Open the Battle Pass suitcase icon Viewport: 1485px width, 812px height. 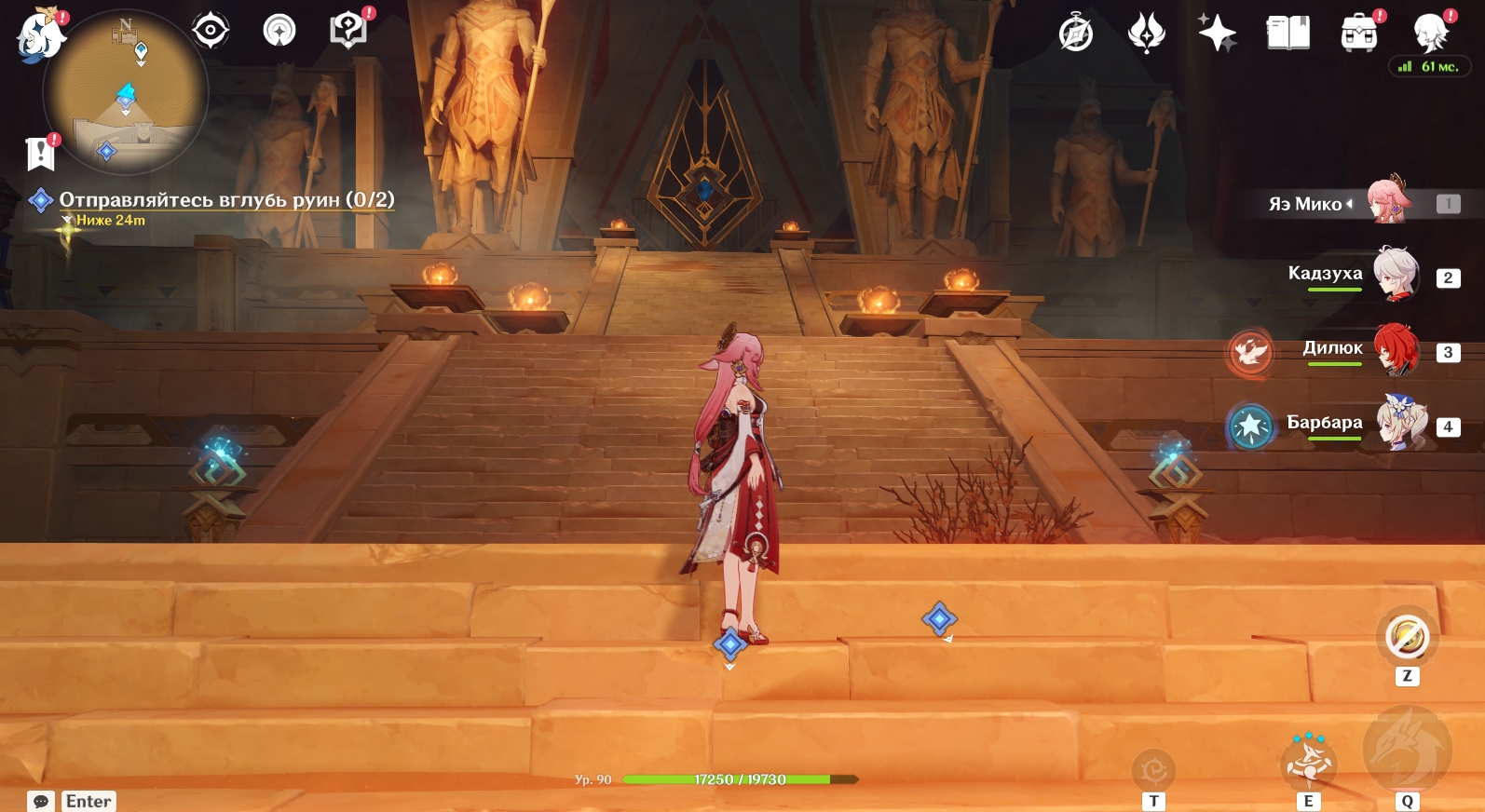pos(1359,34)
